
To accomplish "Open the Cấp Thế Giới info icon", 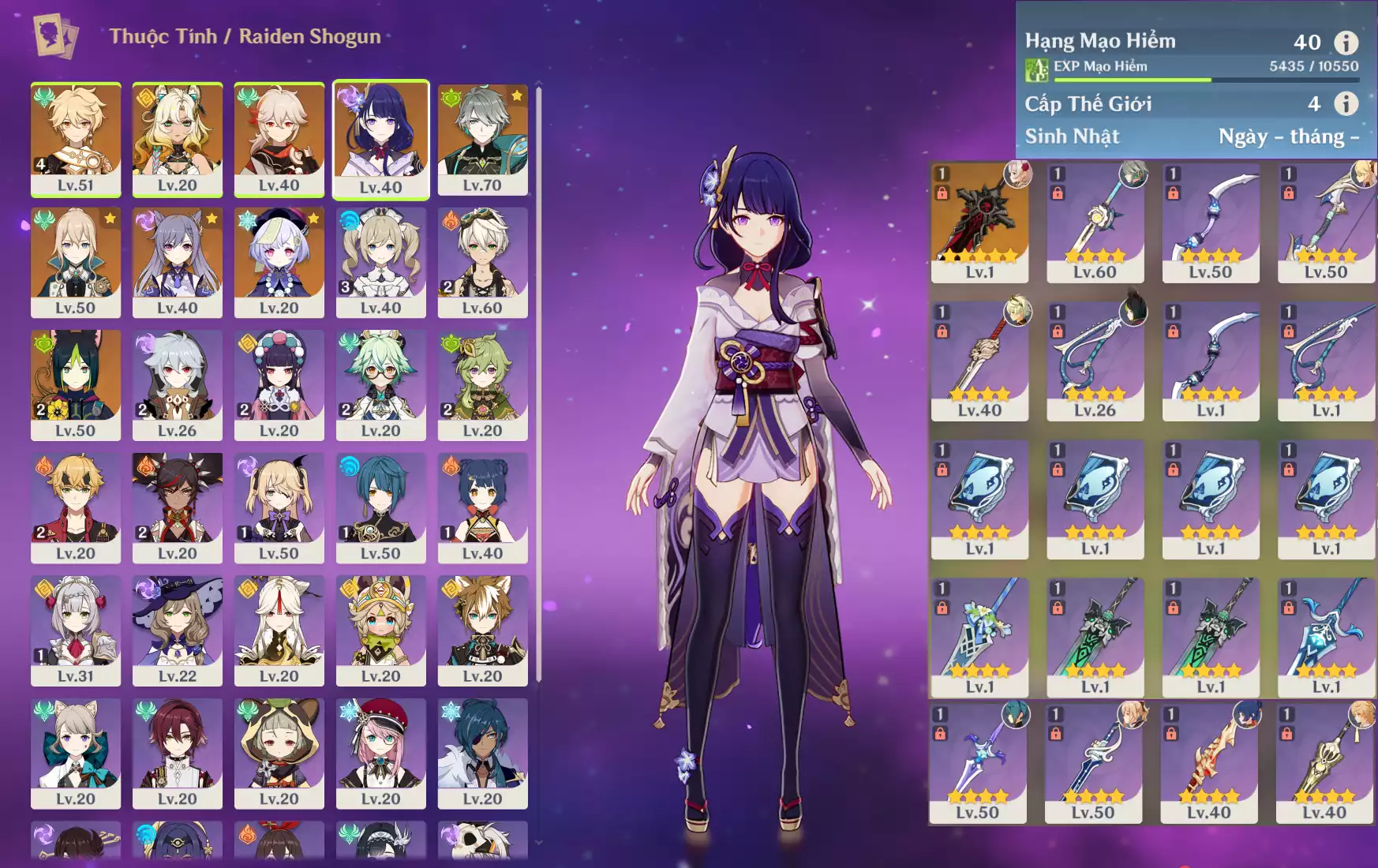I will click(x=1346, y=103).
